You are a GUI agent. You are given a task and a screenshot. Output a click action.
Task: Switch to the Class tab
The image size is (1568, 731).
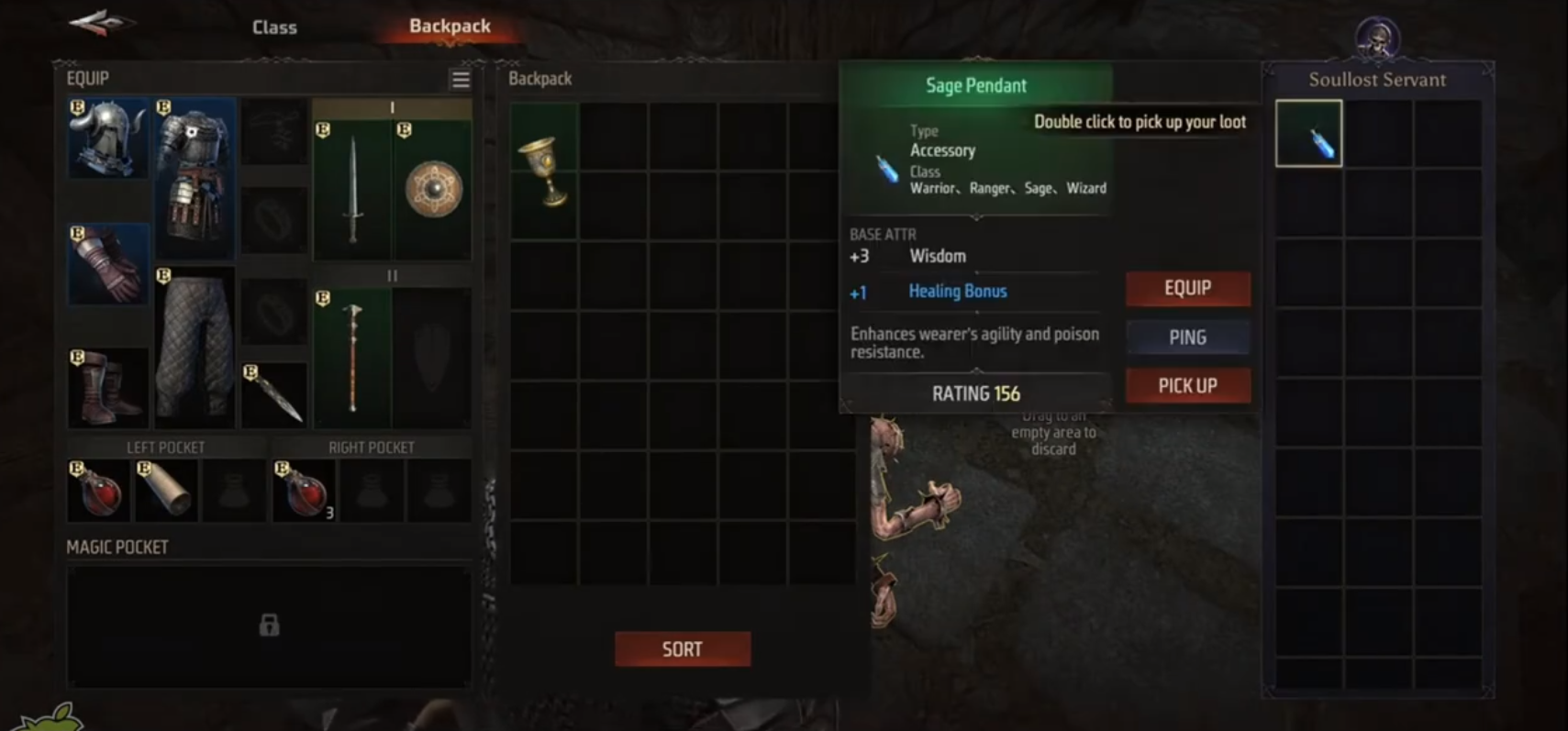pos(274,28)
